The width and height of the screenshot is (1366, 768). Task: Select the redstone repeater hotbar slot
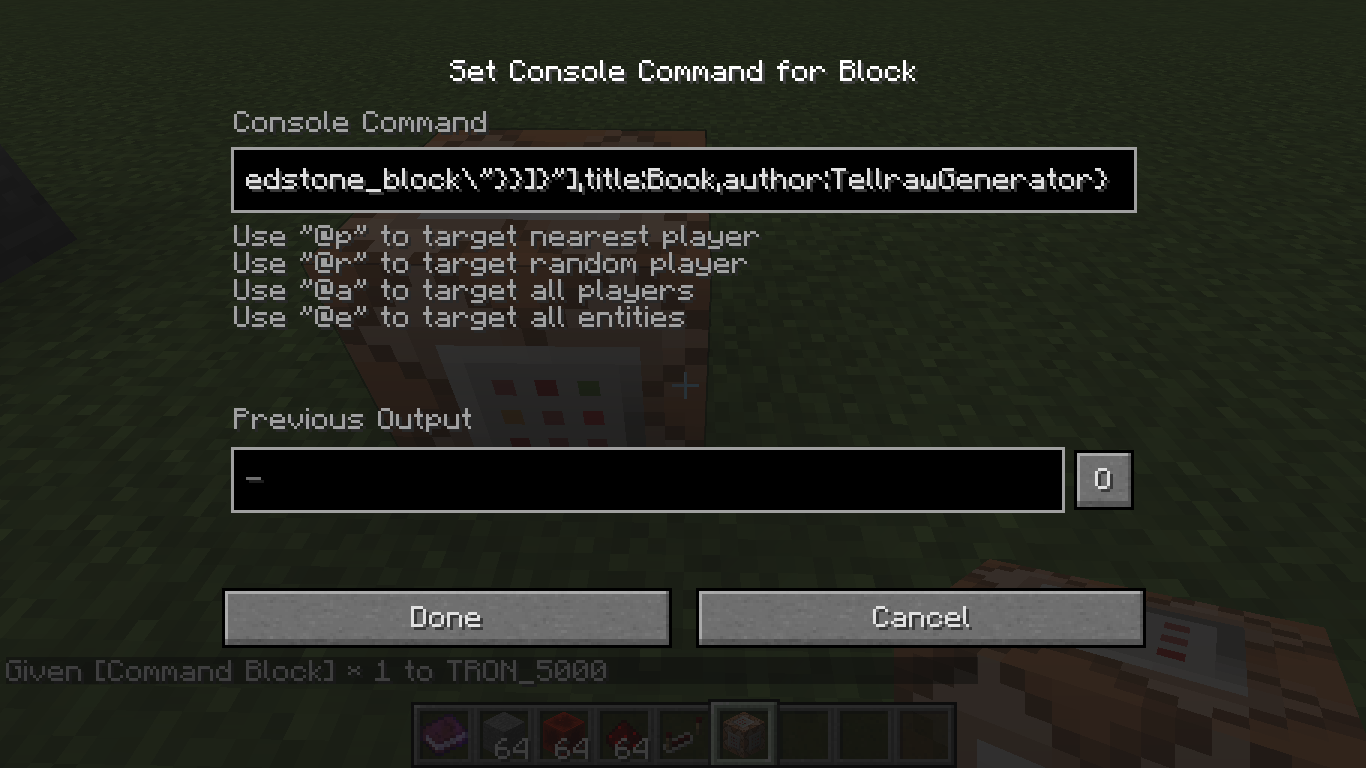(x=683, y=736)
